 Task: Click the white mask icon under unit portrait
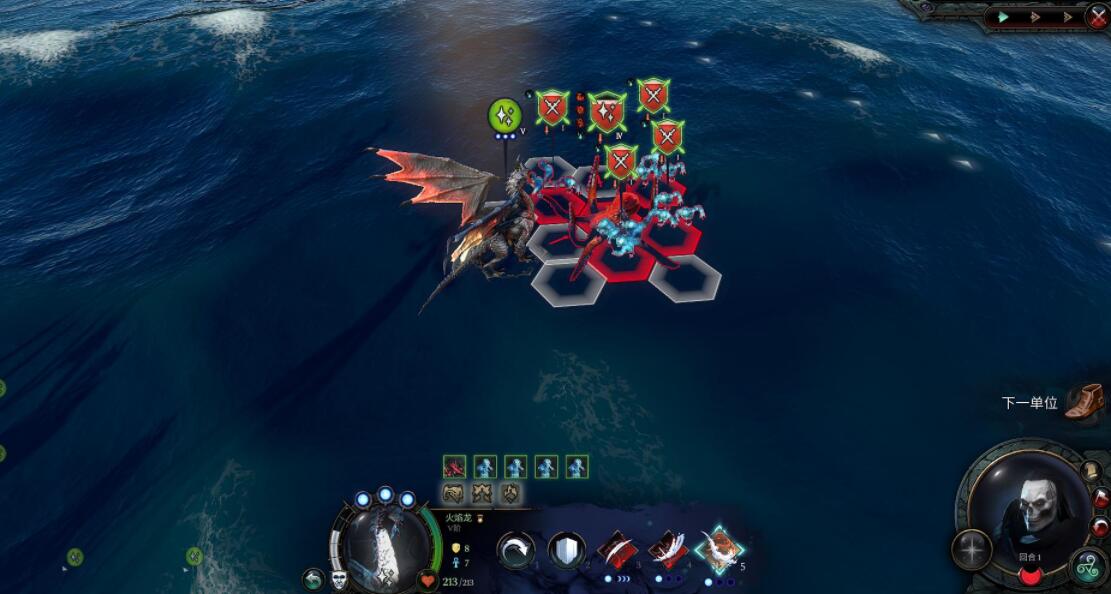pyautogui.click(x=339, y=579)
